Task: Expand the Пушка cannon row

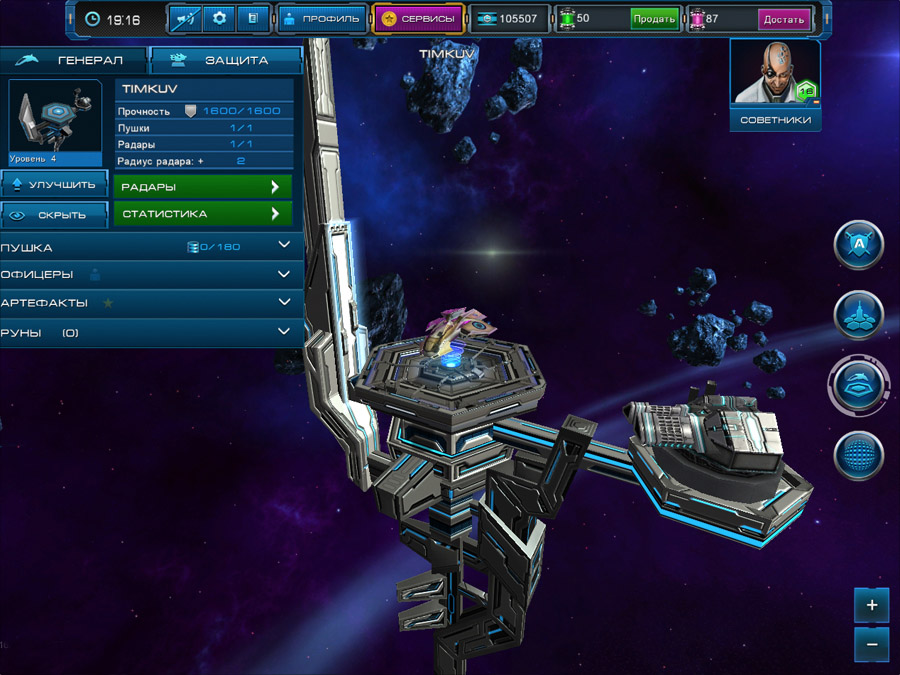Action: pos(150,247)
